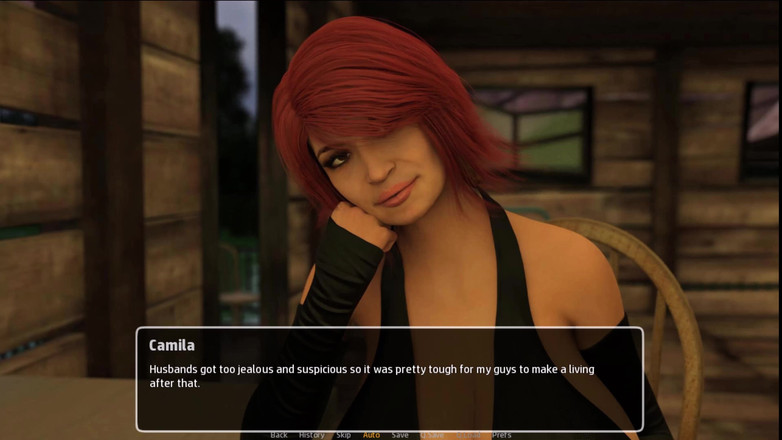Quick load with Q.Load
This screenshot has width=782, height=440.
coord(467,435)
